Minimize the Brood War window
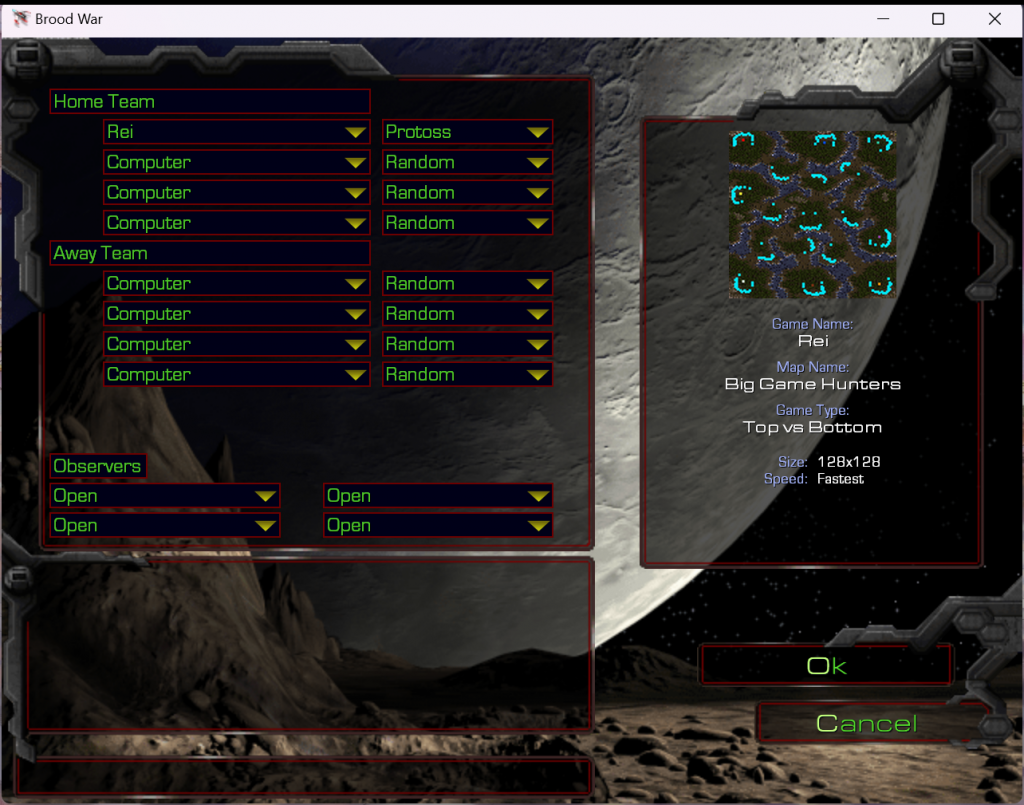1024x805 pixels. click(x=882, y=19)
